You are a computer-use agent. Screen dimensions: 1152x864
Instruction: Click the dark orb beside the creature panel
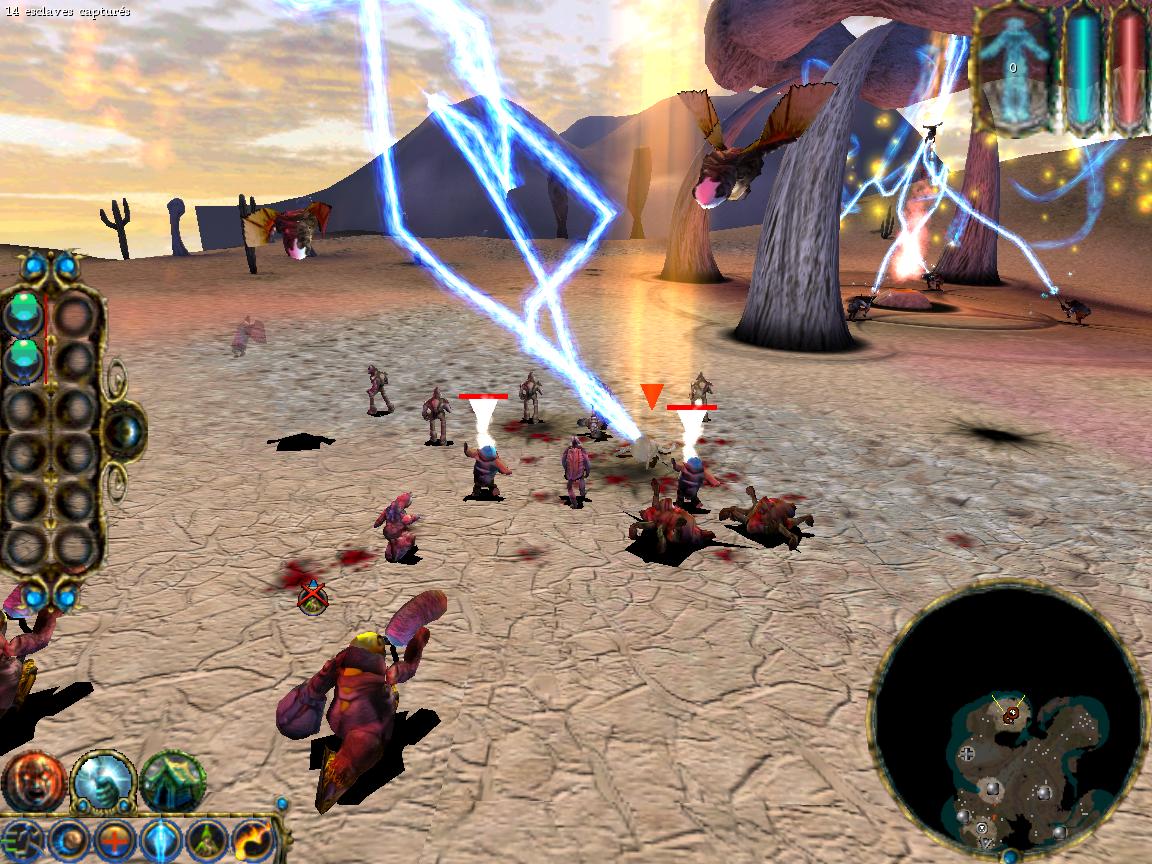(x=124, y=432)
